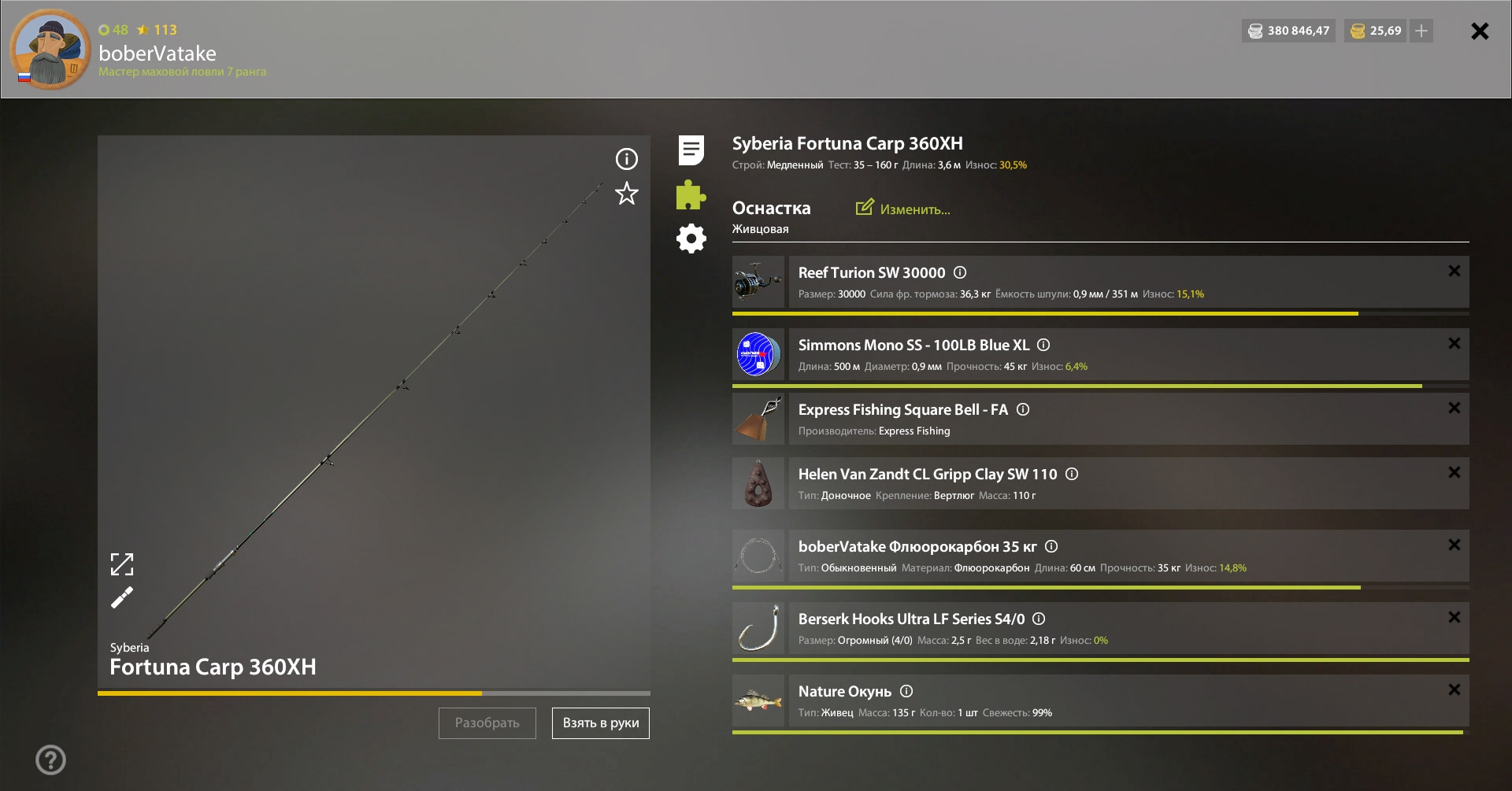This screenshot has width=1512, height=791.
Task: Click the 'Взять в руки' button
Action: tap(601, 723)
